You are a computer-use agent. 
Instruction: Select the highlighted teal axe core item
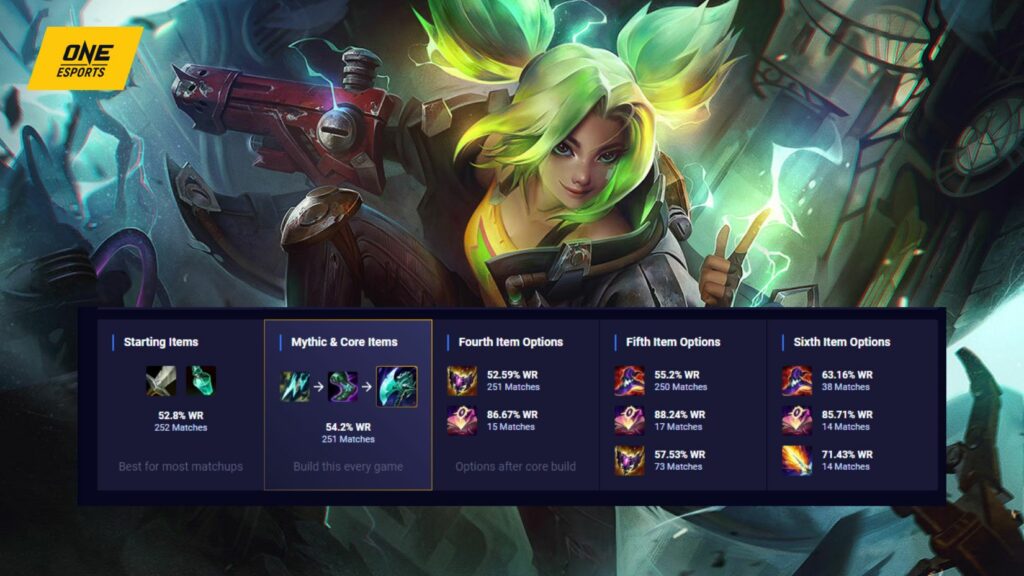(396, 386)
